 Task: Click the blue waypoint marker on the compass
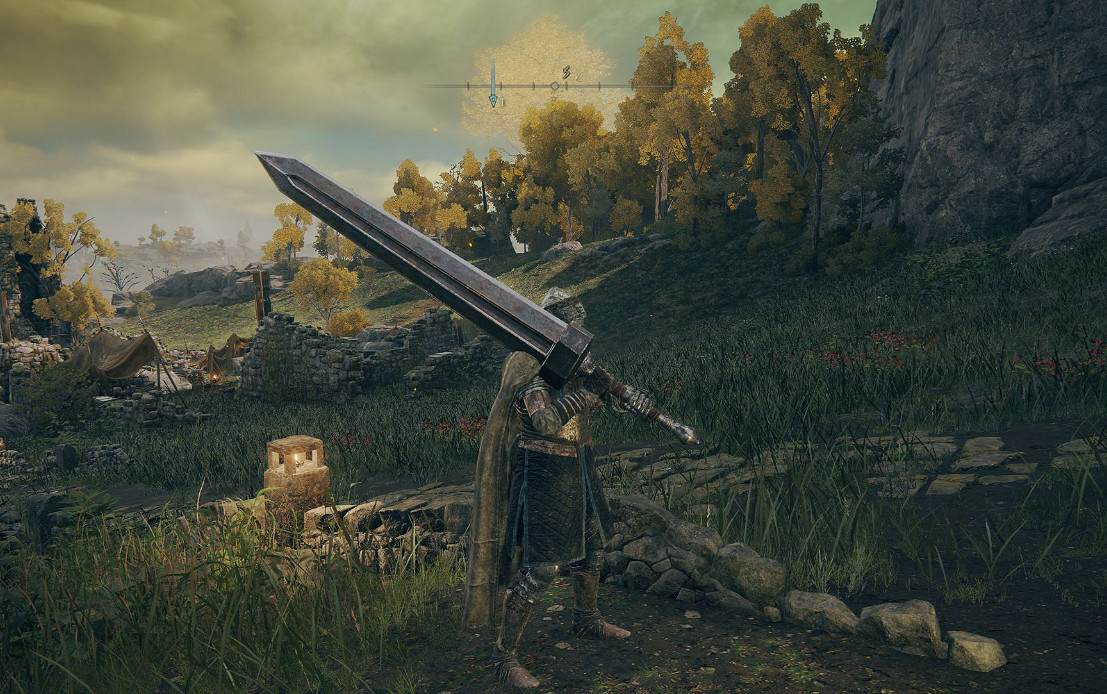tap(492, 84)
